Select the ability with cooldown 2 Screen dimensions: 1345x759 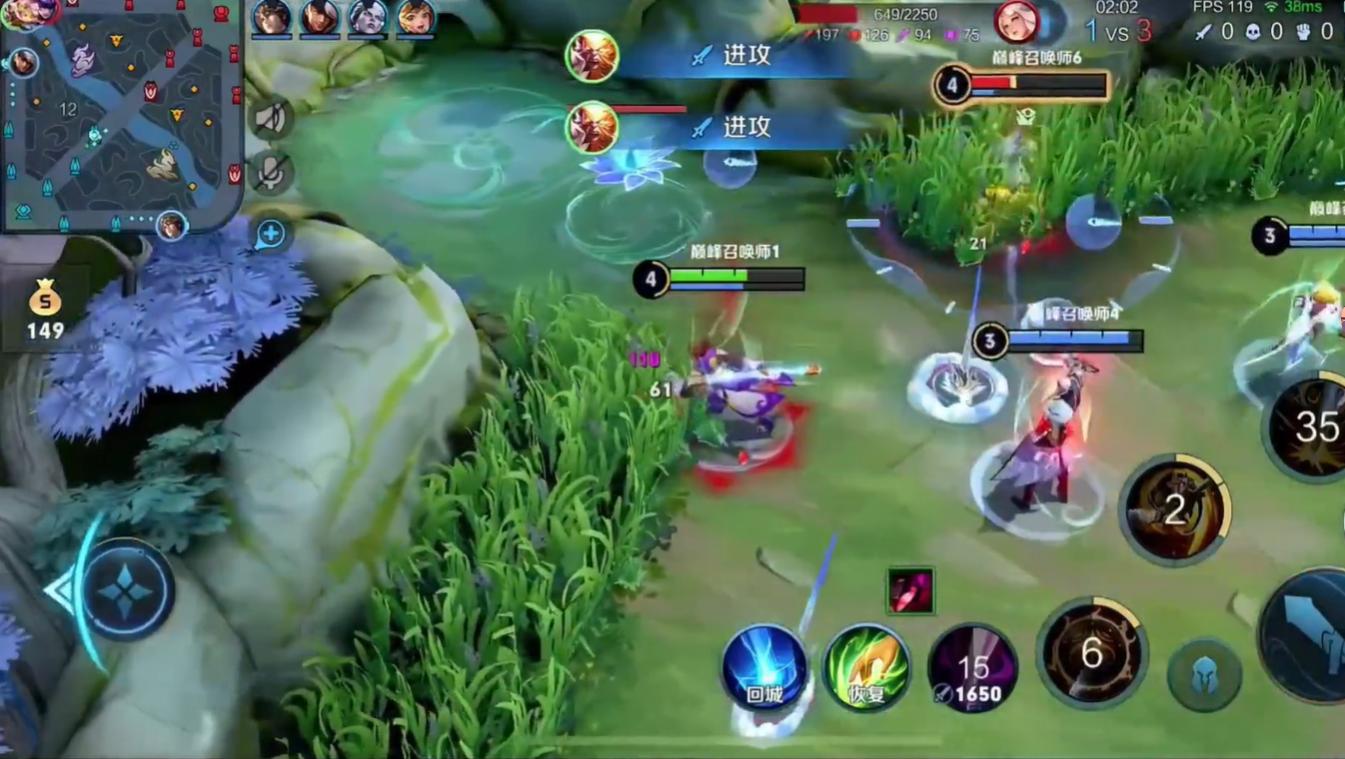click(1175, 510)
